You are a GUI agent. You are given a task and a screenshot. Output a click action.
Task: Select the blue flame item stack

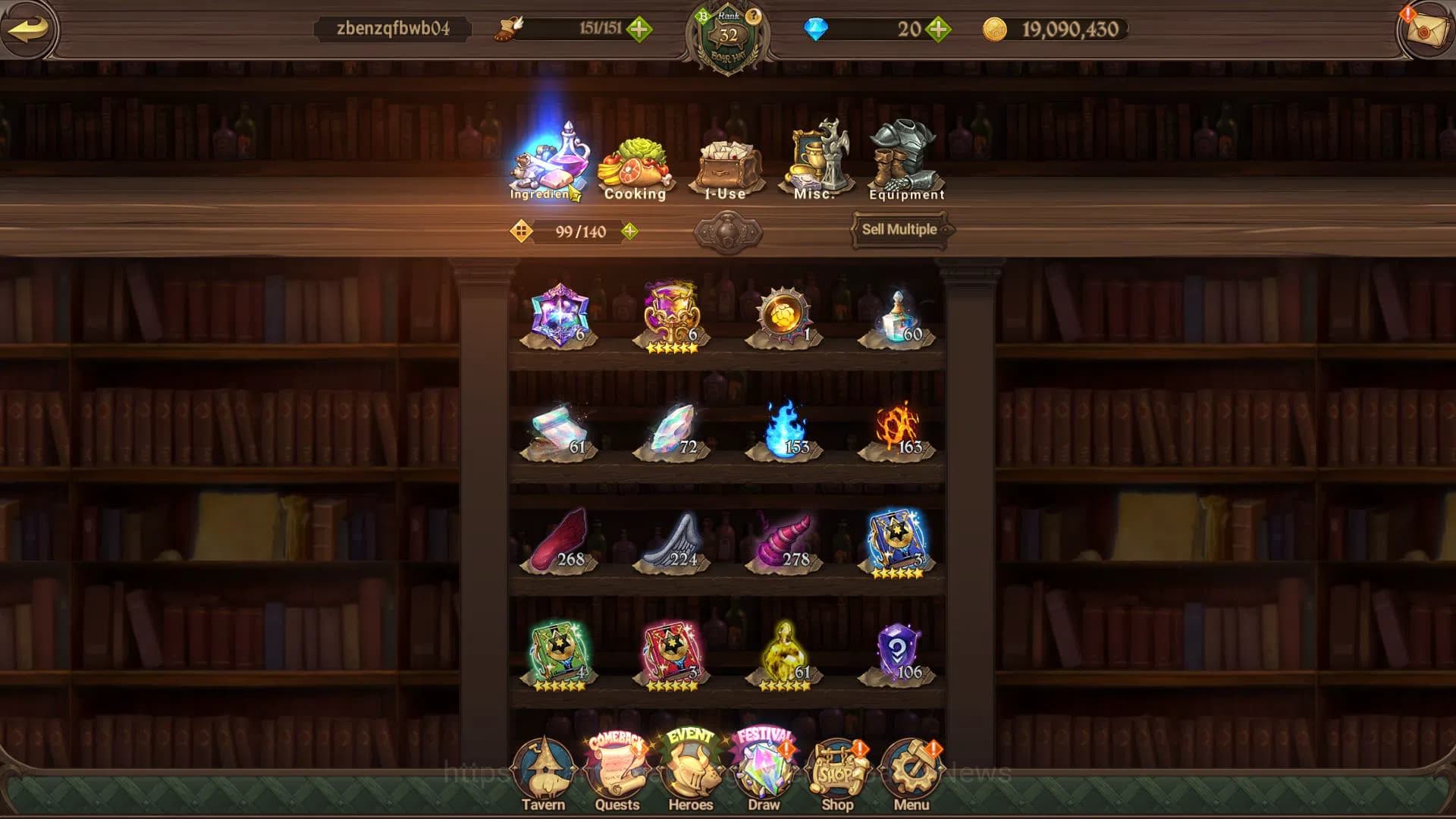pos(783,430)
